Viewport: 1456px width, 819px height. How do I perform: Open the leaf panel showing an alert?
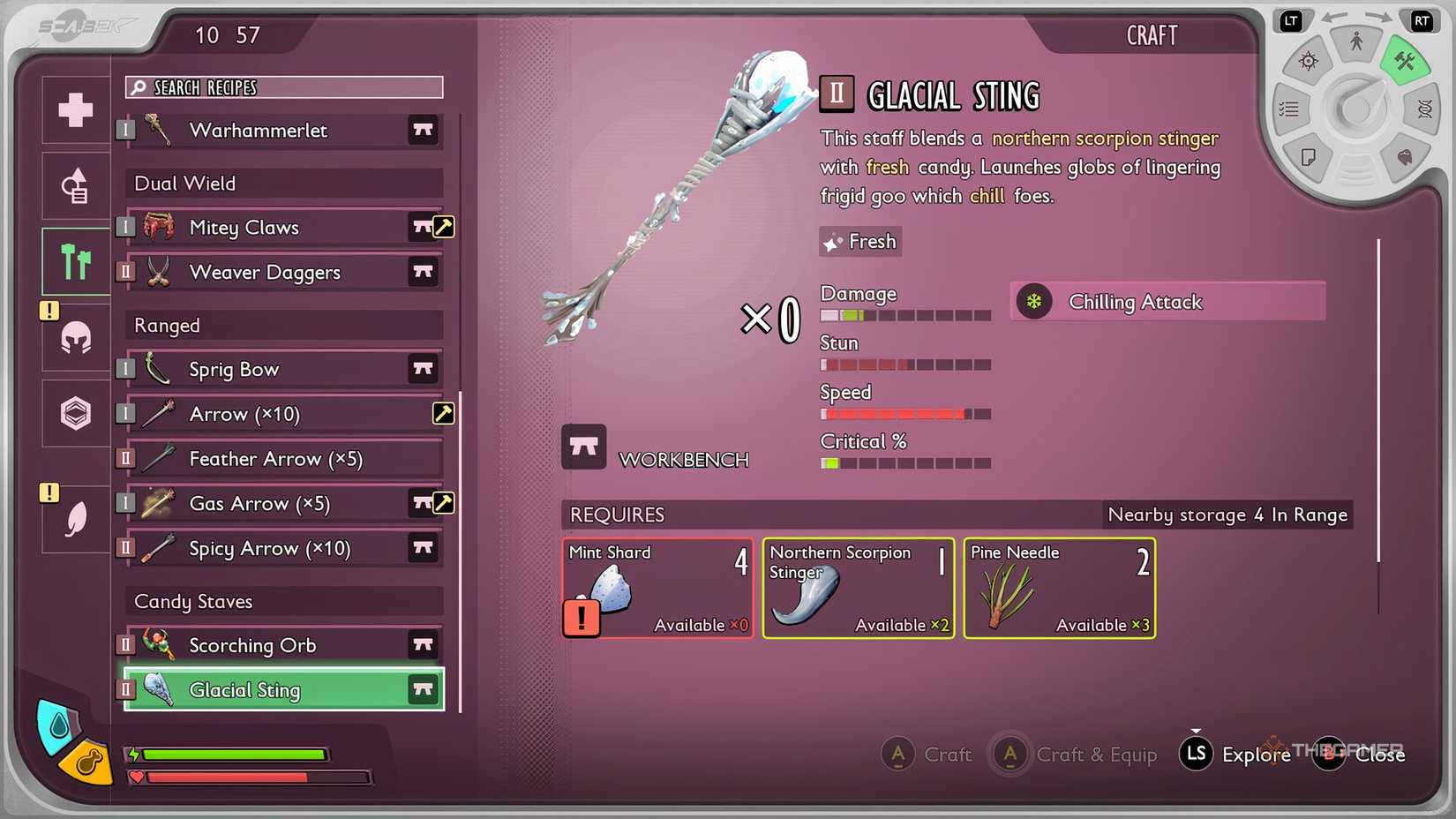(74, 517)
